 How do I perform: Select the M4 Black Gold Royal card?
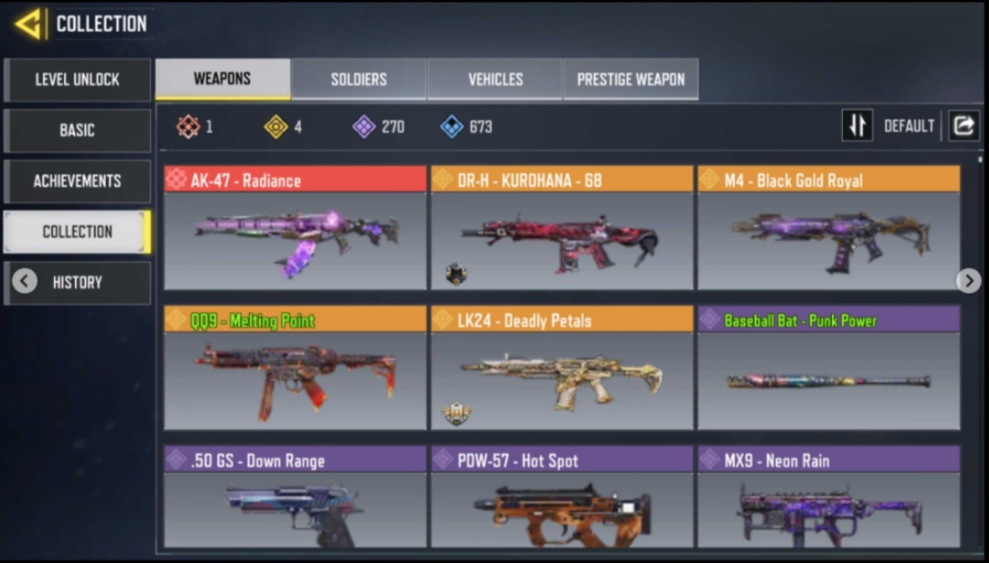click(x=828, y=228)
